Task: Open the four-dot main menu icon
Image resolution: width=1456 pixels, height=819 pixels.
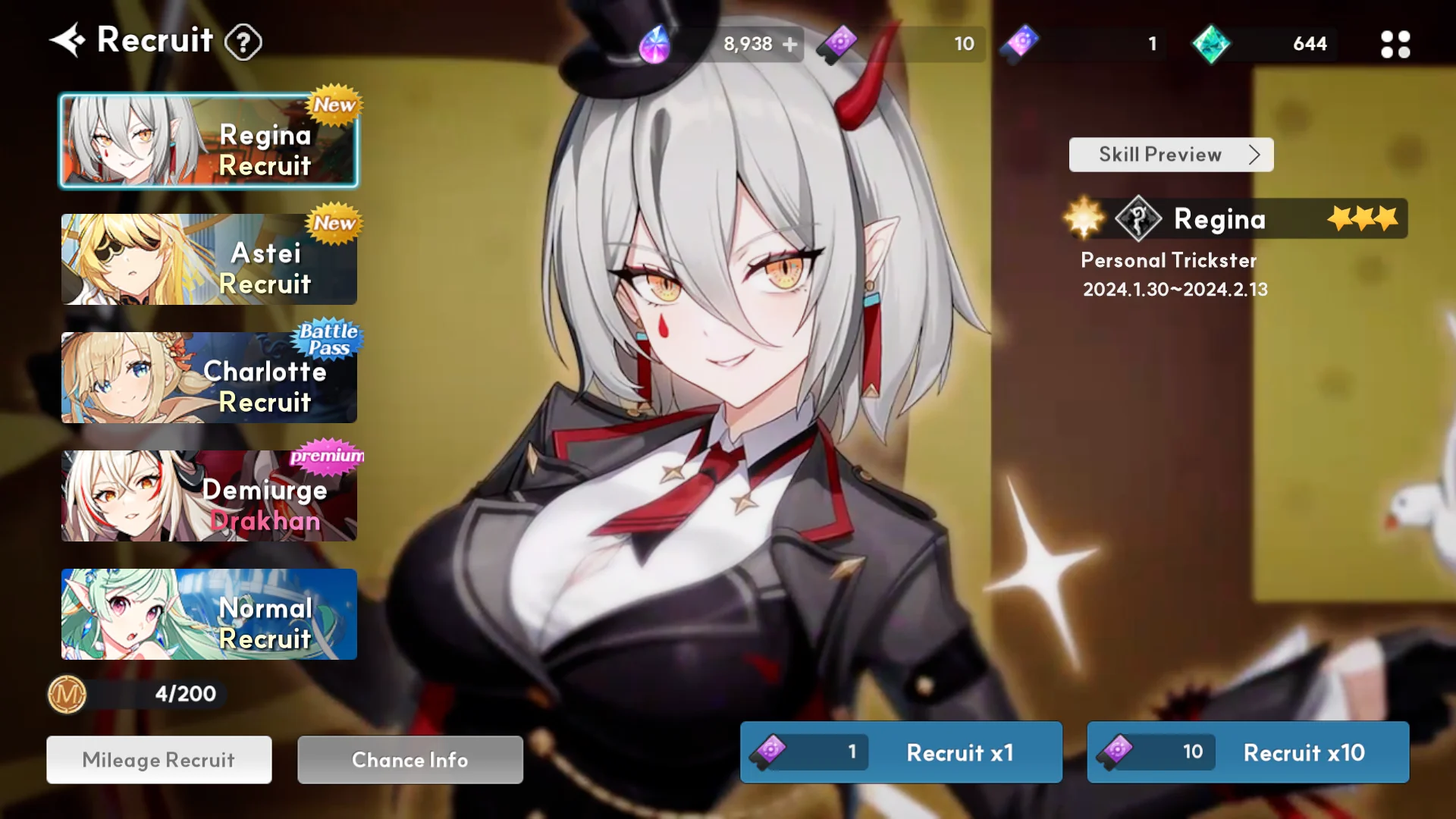Action: (1395, 44)
